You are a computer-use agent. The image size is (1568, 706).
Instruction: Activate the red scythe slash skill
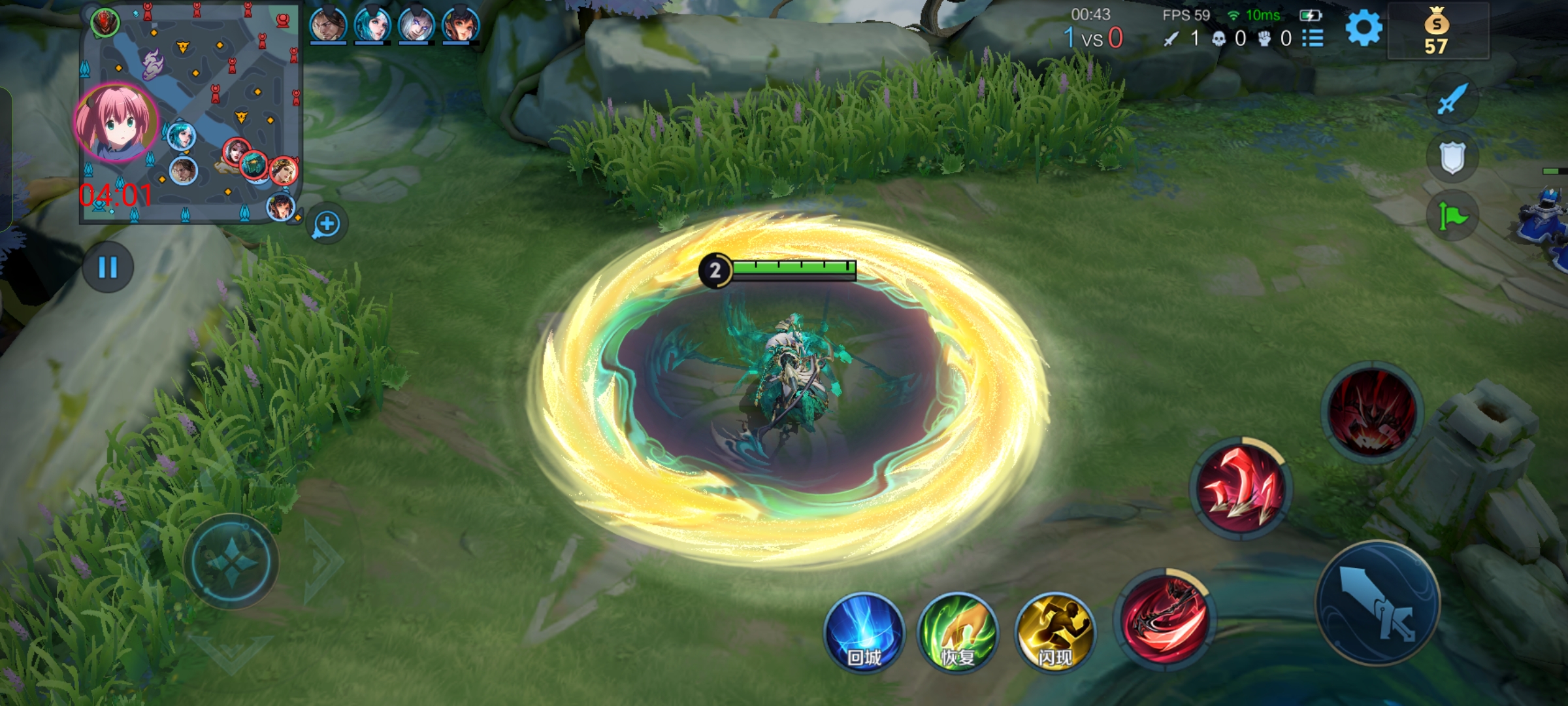[1165, 617]
